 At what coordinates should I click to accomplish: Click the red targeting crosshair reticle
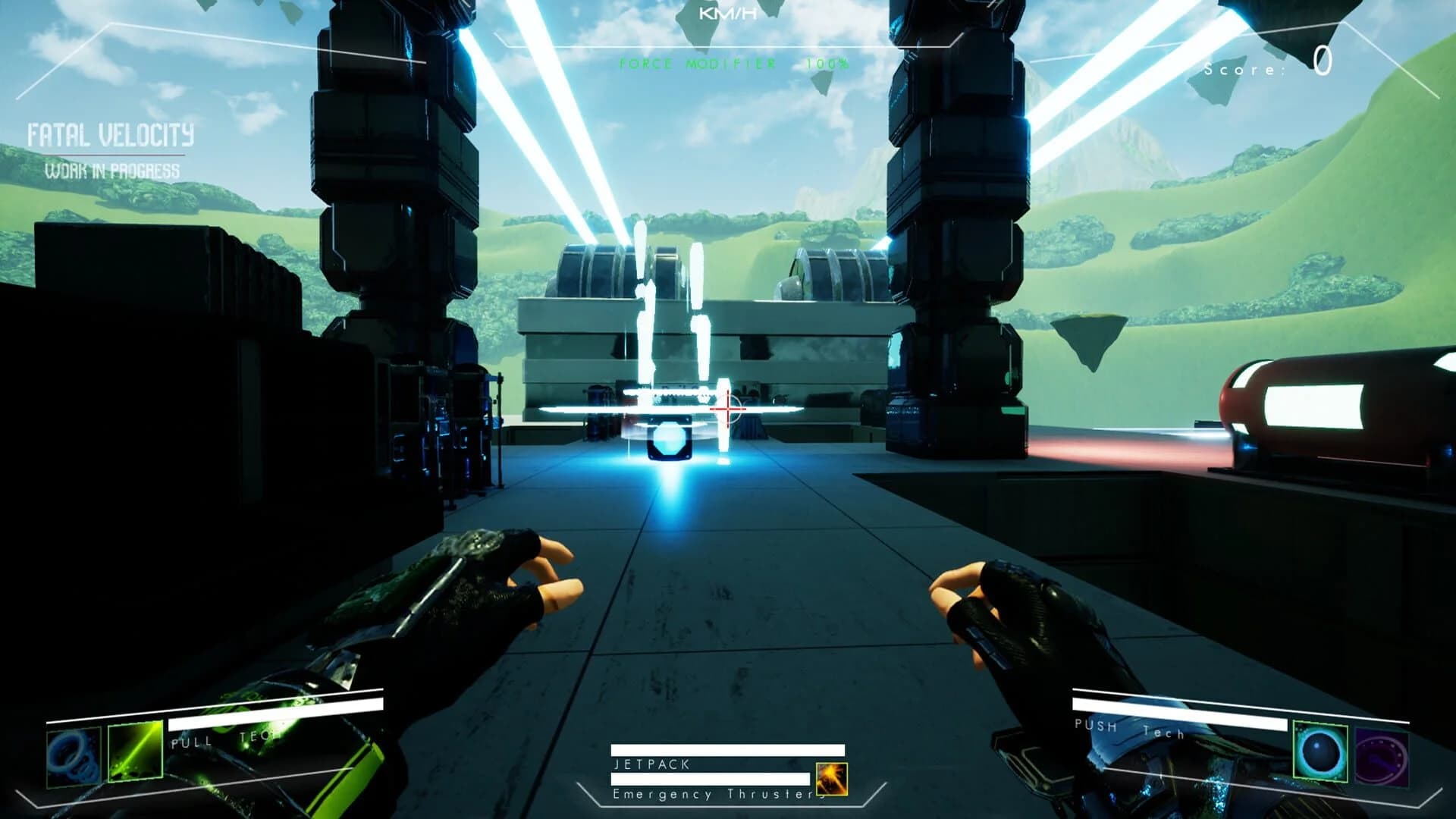coord(726,407)
